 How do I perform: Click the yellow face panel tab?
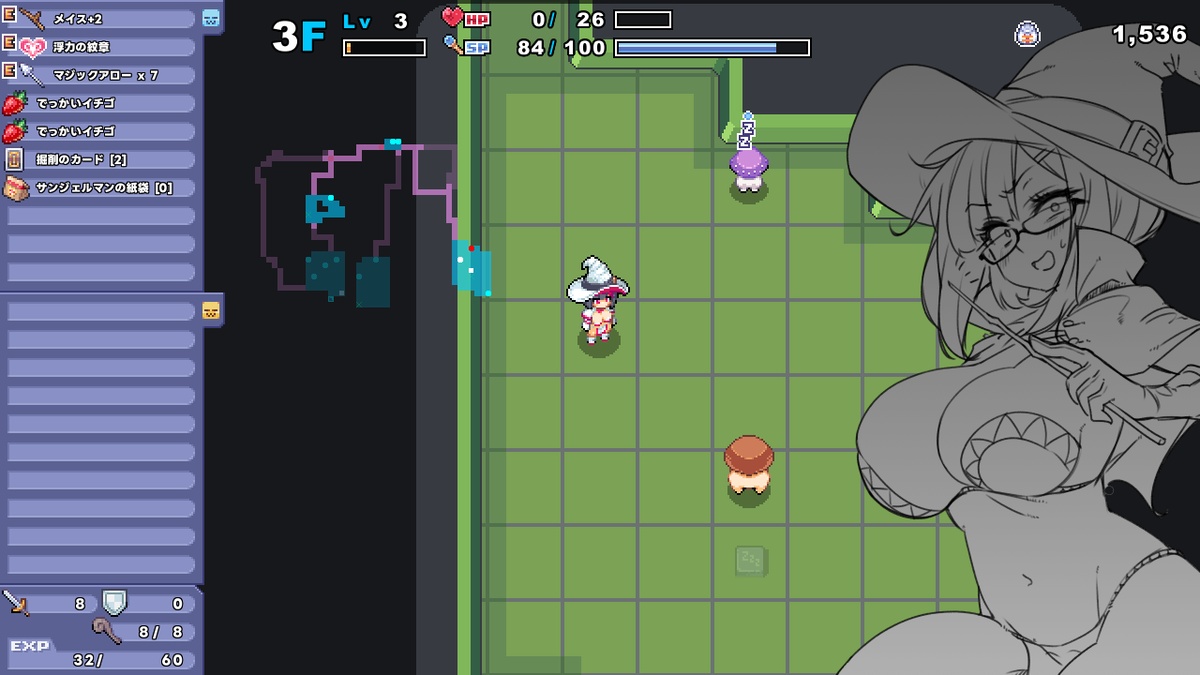pyautogui.click(x=211, y=310)
